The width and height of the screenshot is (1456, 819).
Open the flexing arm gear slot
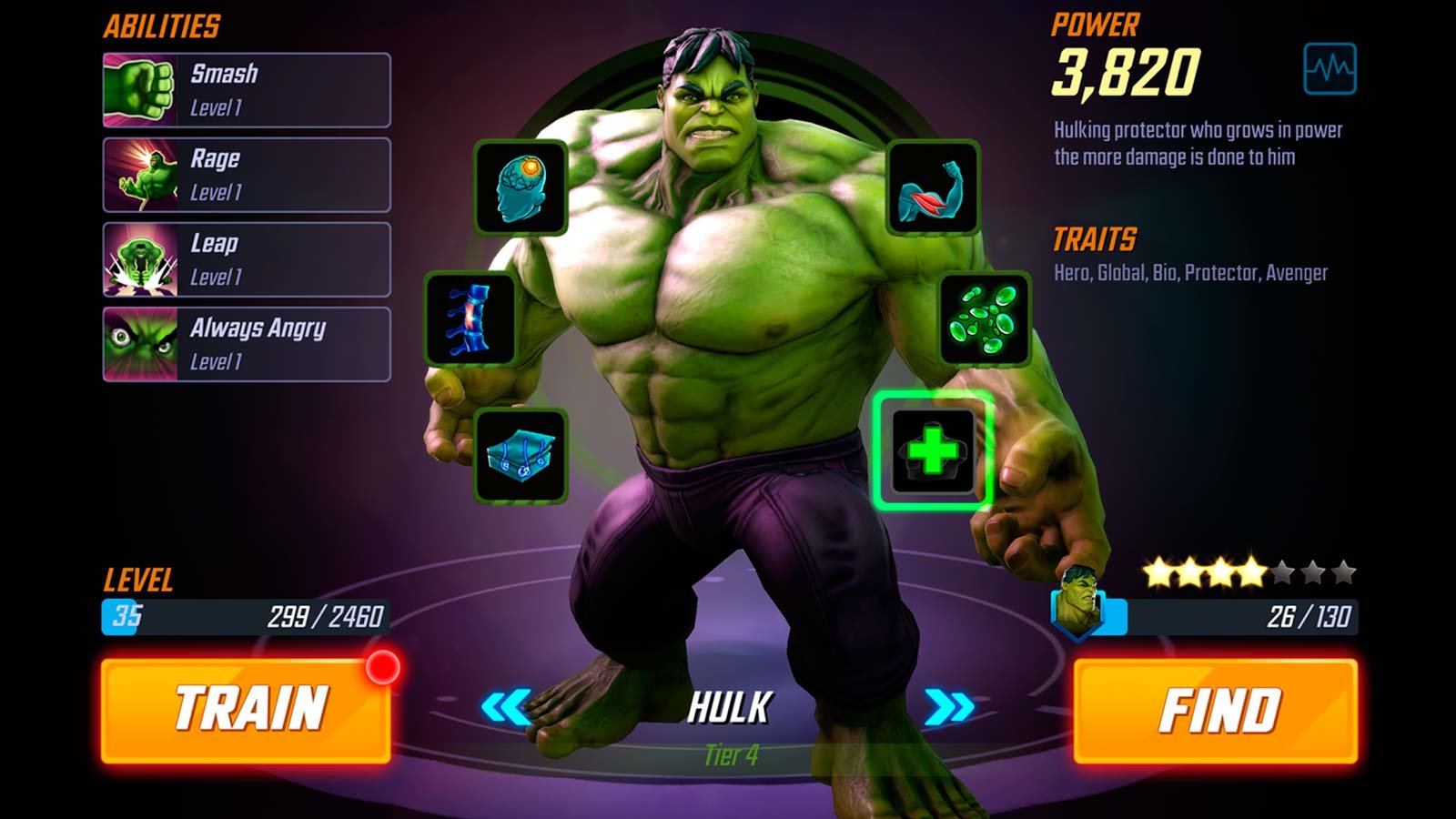933,187
